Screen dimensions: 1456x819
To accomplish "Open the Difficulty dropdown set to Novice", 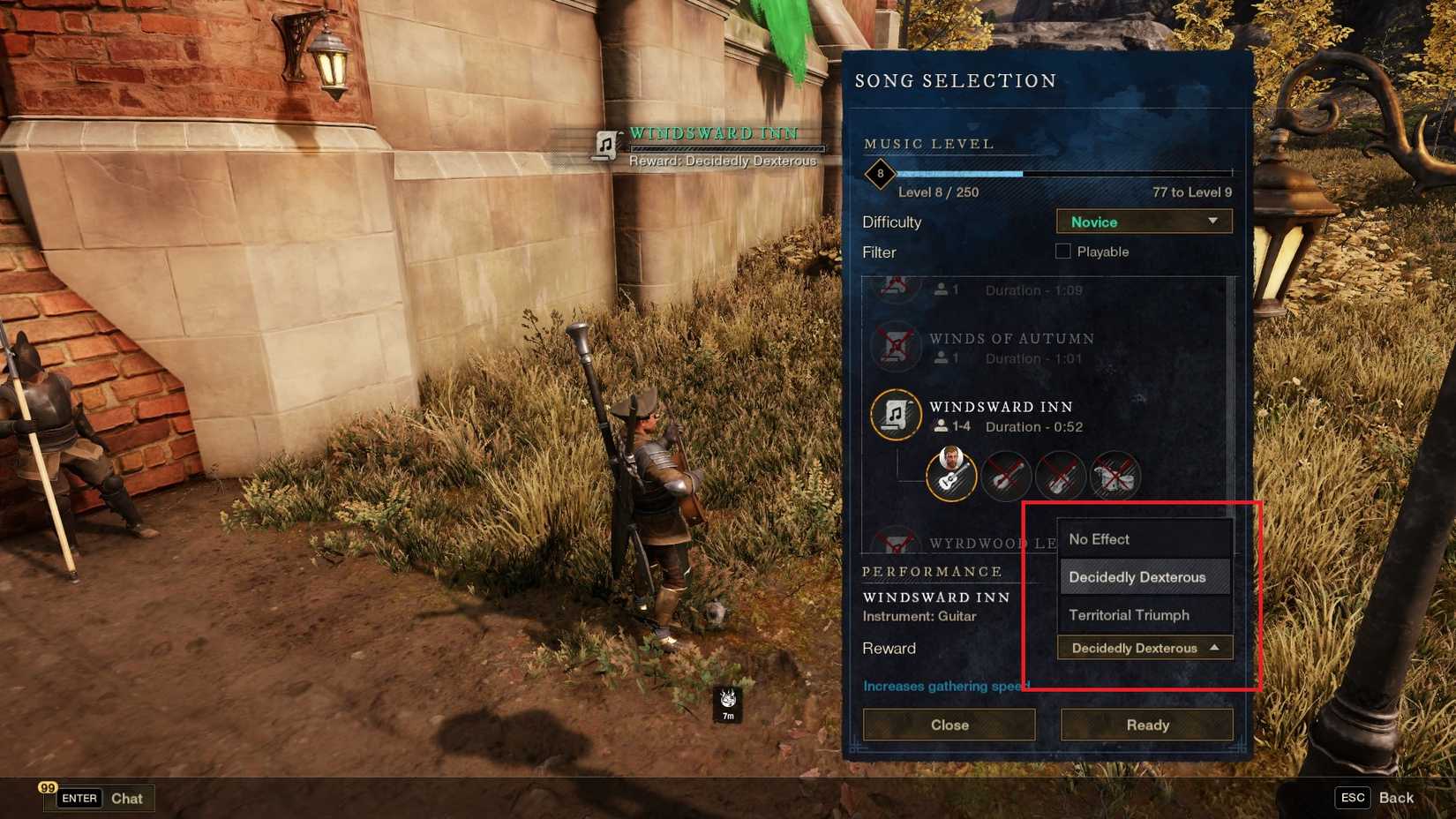I will pyautogui.click(x=1144, y=222).
